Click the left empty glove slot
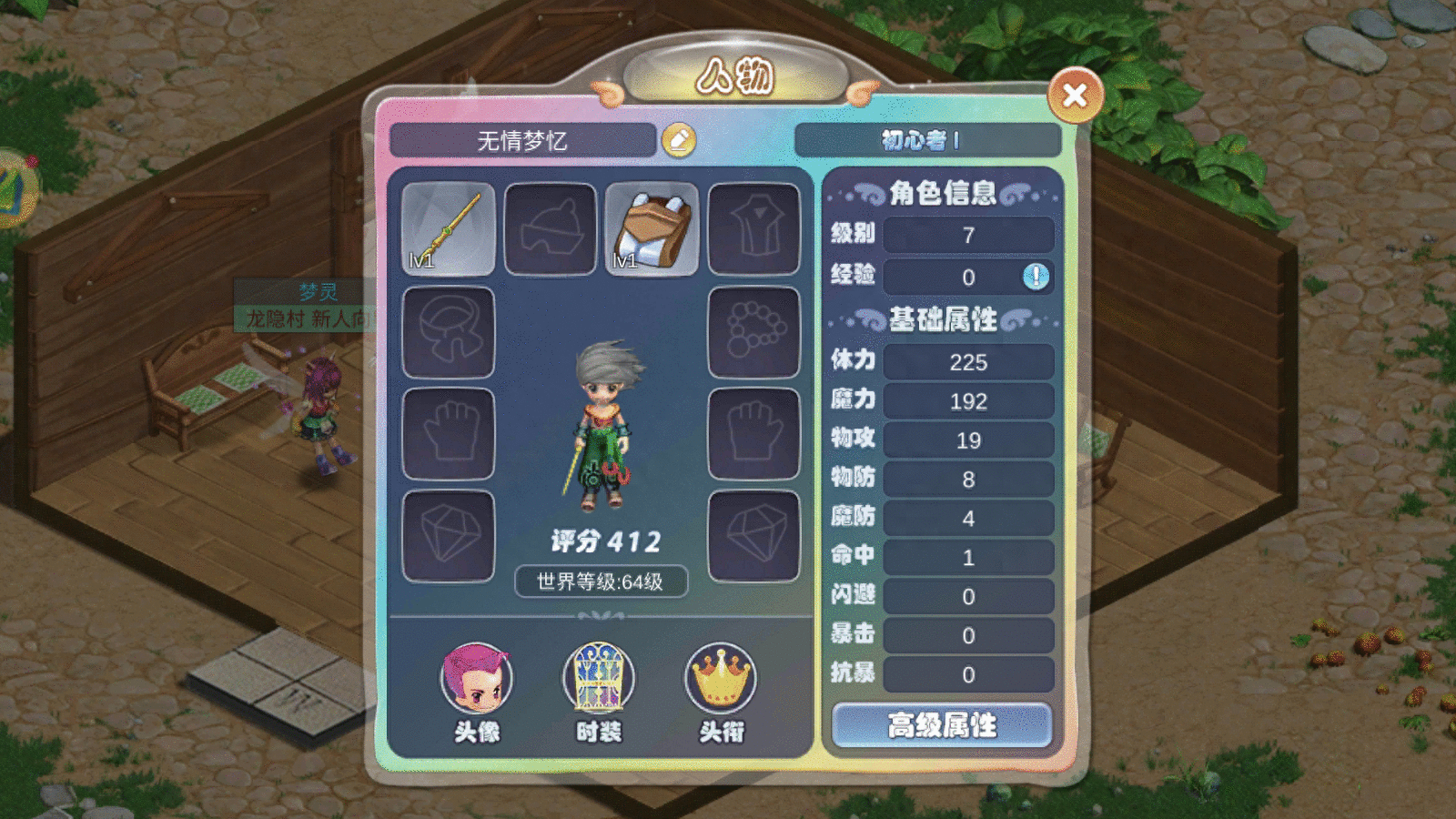This screenshot has width=1456, height=819. click(x=449, y=434)
